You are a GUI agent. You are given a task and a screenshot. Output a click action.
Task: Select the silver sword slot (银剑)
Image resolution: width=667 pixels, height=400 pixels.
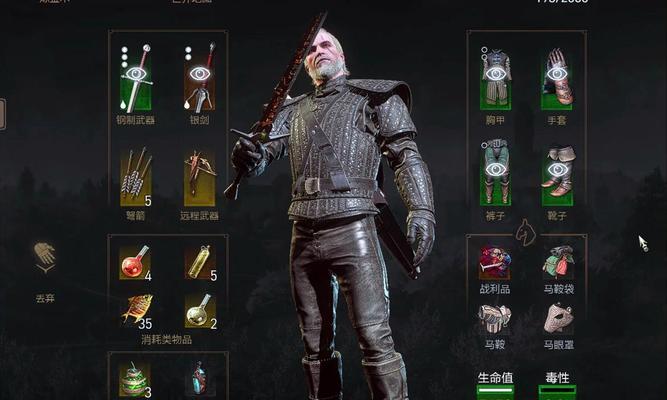pyautogui.click(x=200, y=78)
